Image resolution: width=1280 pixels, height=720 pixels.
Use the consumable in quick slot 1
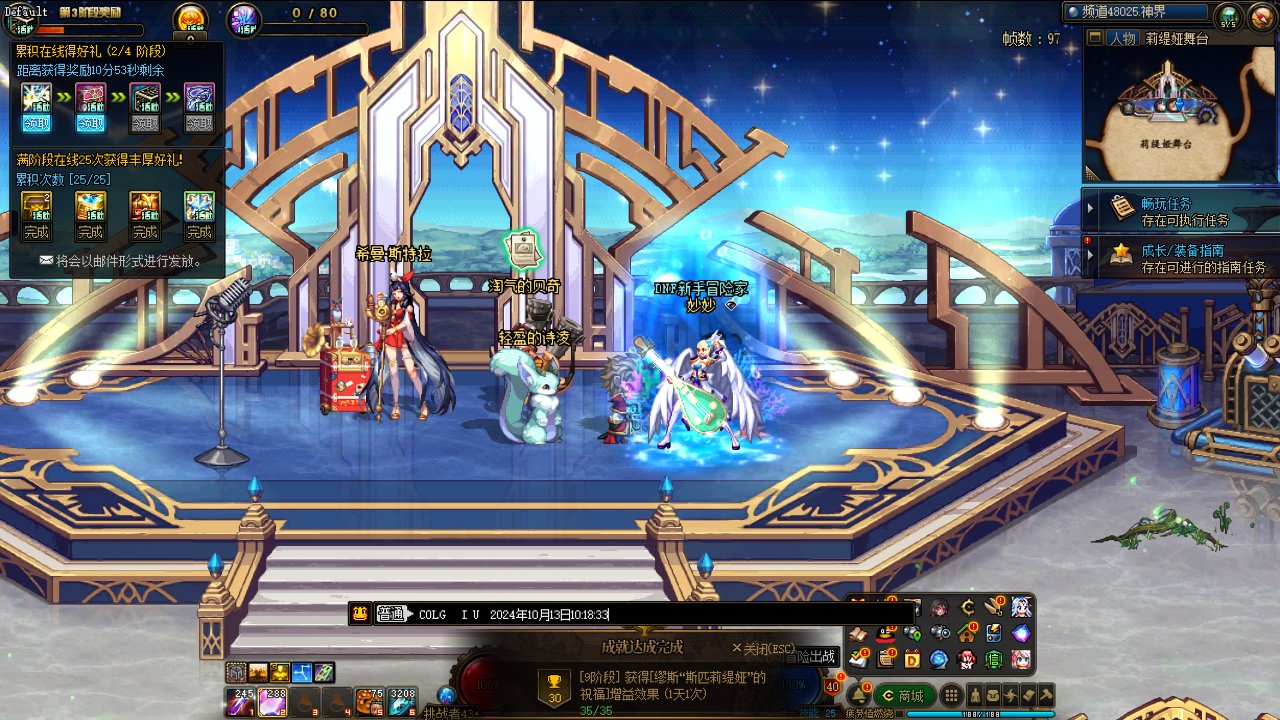click(242, 702)
